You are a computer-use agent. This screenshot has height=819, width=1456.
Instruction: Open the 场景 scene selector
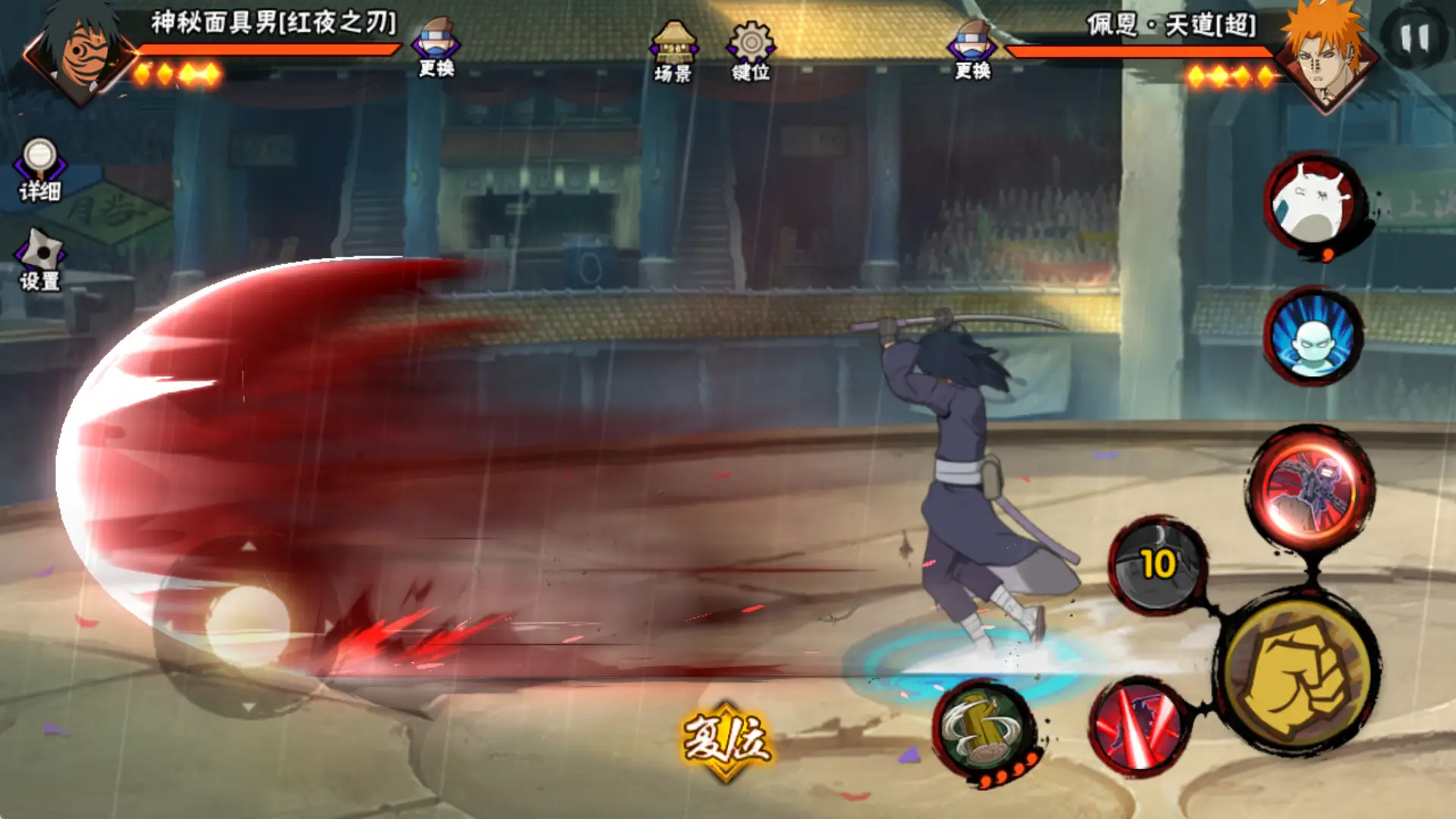point(673,52)
